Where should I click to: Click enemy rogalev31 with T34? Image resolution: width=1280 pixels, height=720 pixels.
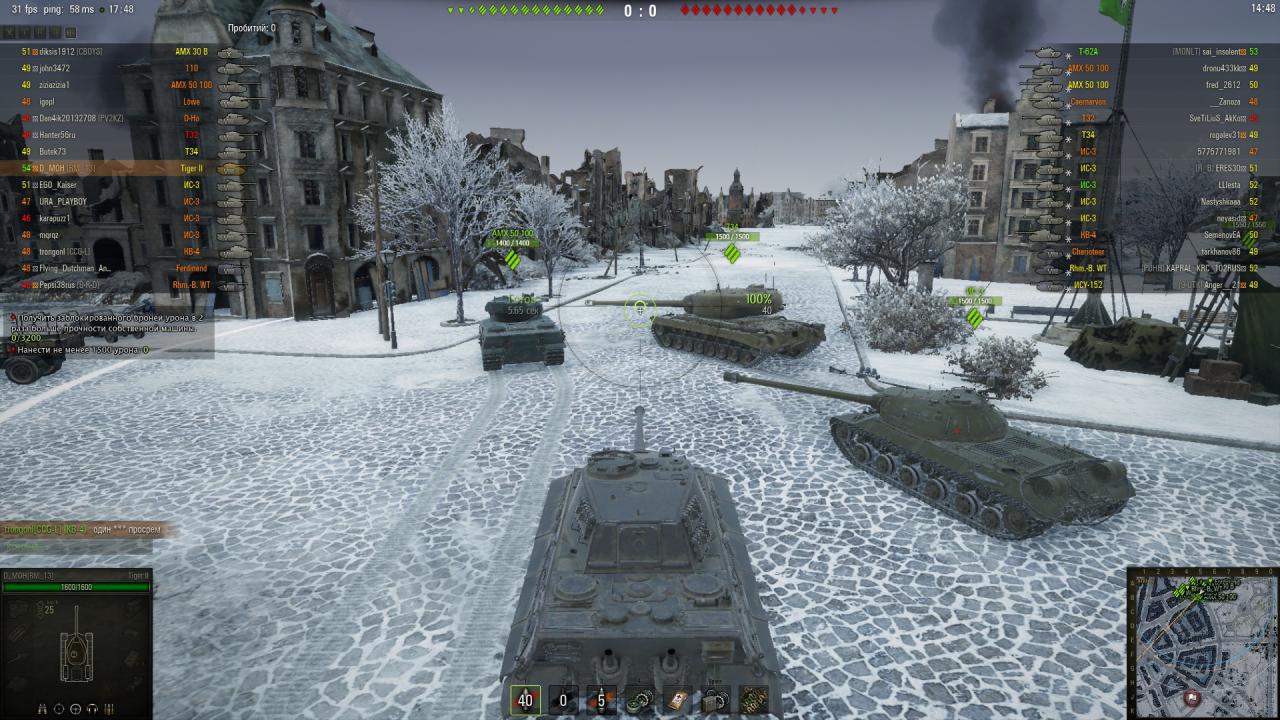click(x=1219, y=135)
